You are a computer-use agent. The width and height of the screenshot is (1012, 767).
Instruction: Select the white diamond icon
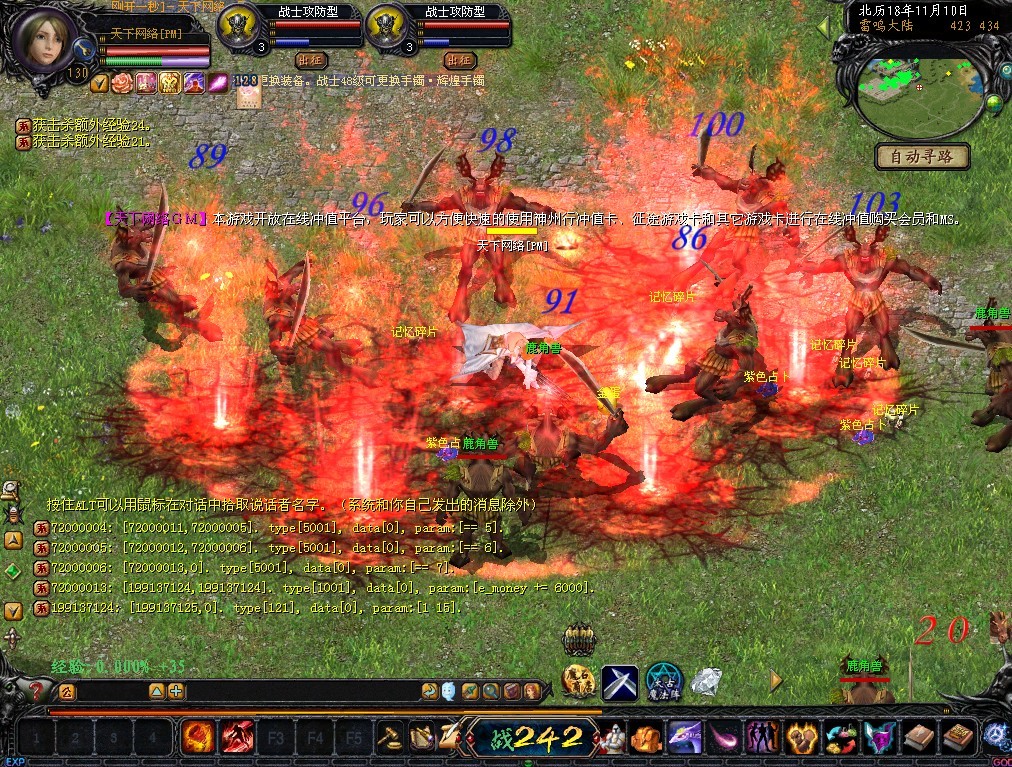click(x=706, y=682)
